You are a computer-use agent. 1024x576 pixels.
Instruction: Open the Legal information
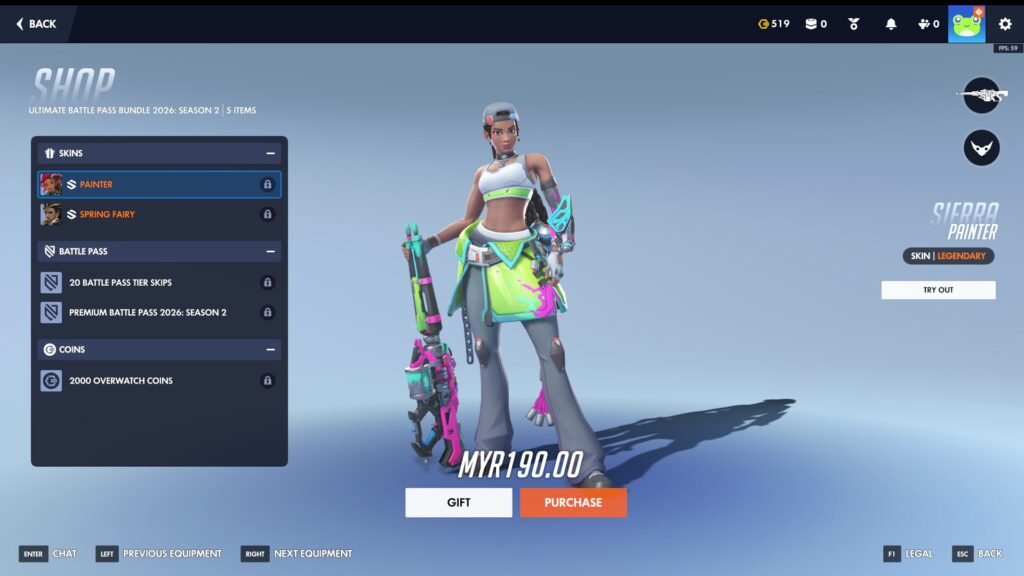tap(909, 554)
